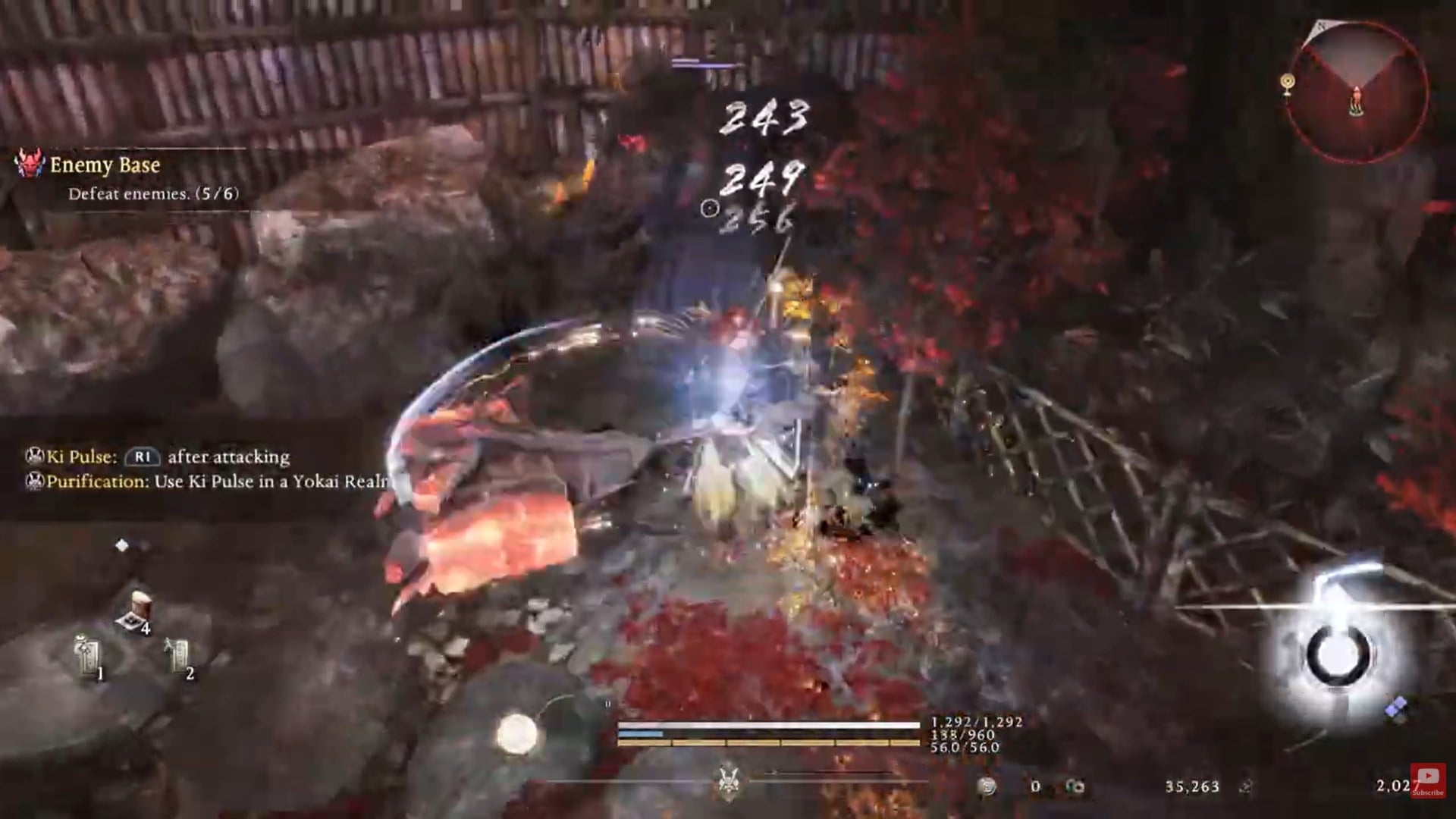Open the Enemy Base objective banner
The height and width of the screenshot is (819, 1456).
[106, 165]
